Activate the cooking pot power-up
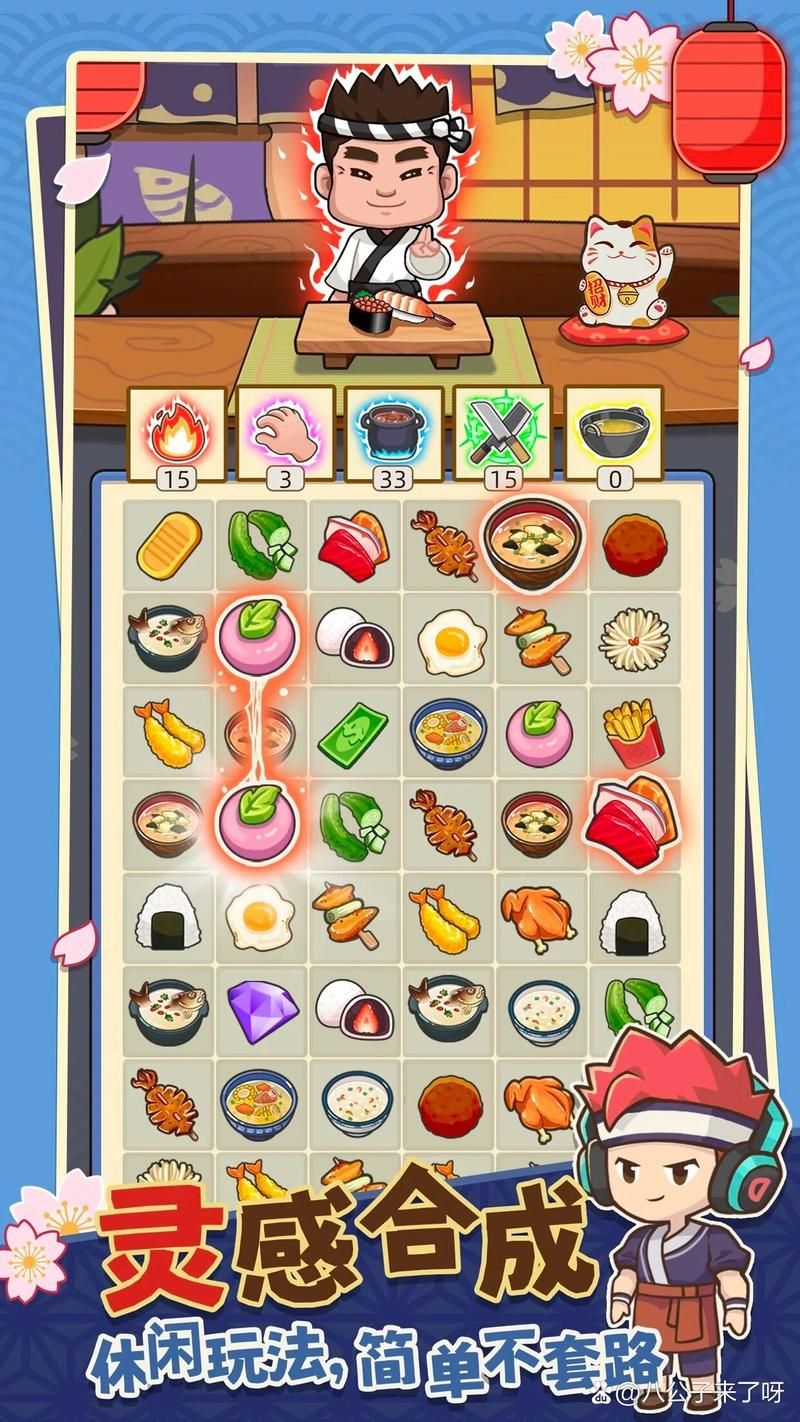Image resolution: width=800 pixels, height=1422 pixels. tap(394, 428)
